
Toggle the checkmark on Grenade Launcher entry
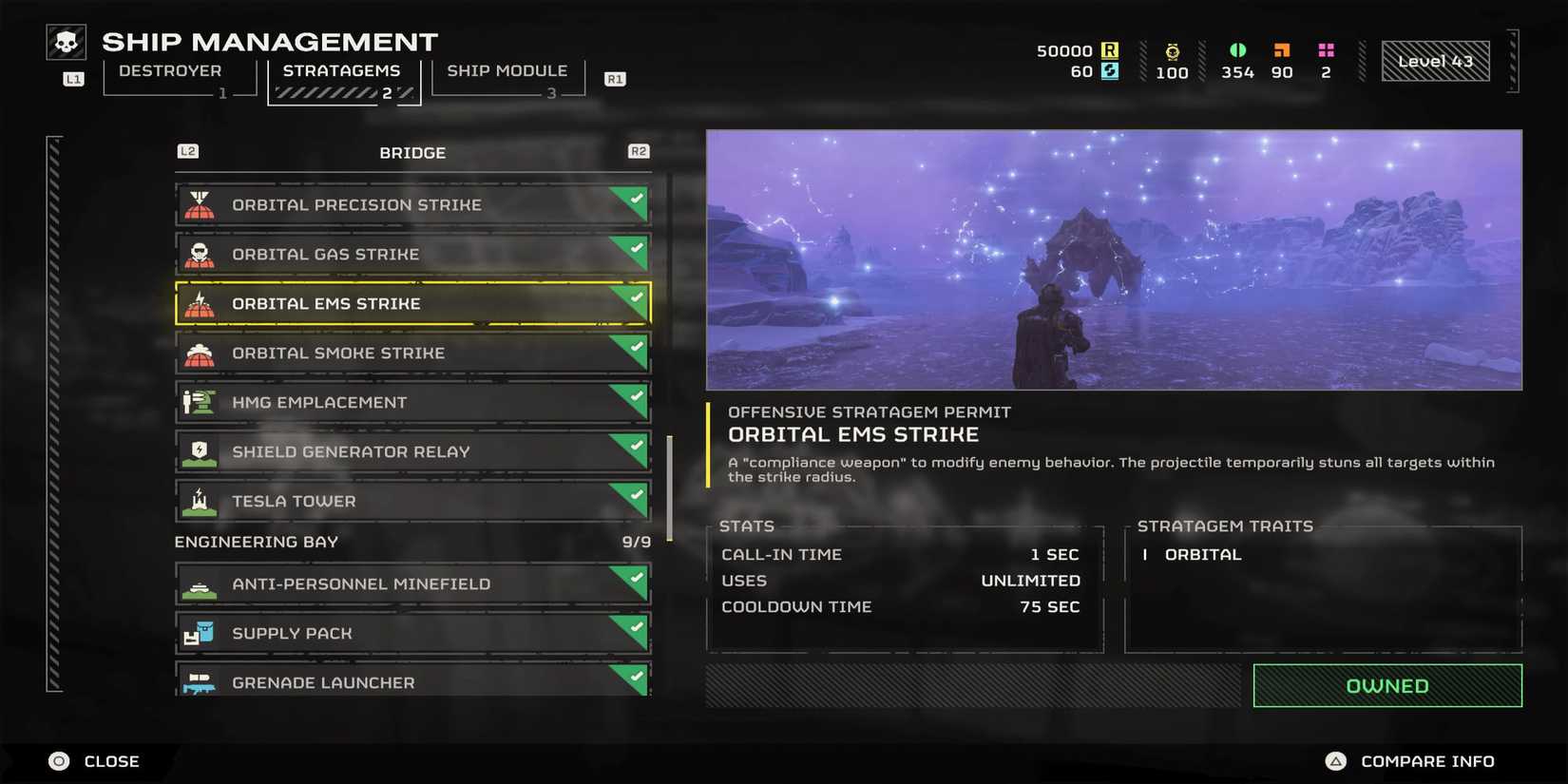click(x=634, y=676)
